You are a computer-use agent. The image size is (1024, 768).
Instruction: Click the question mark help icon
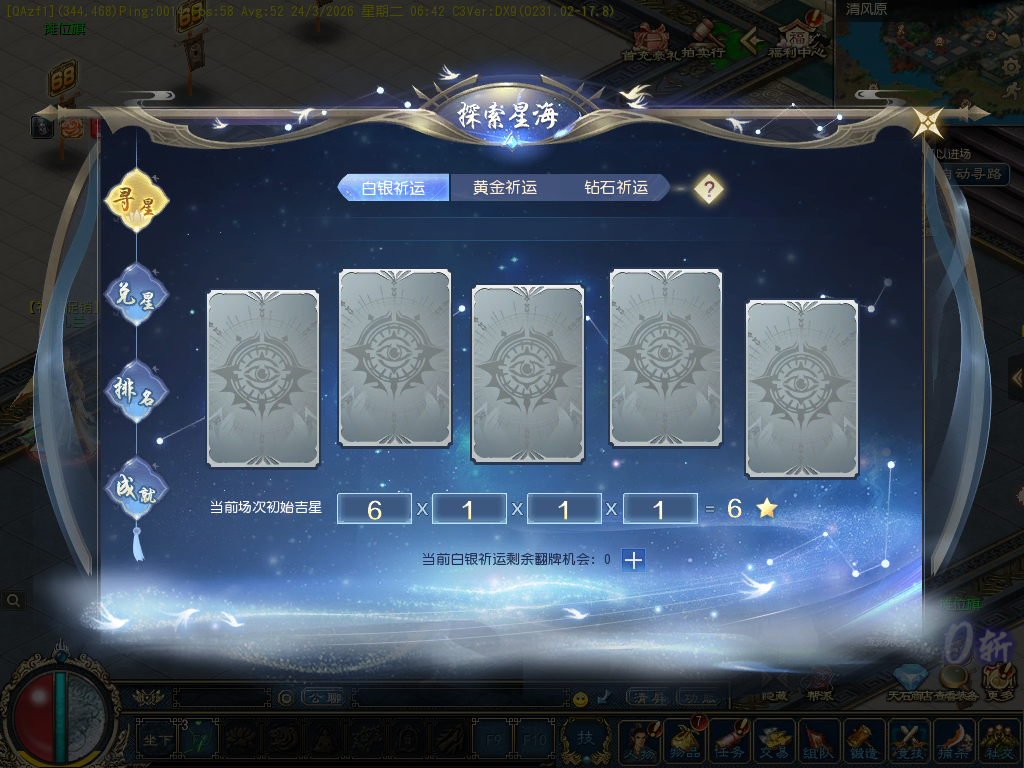709,189
